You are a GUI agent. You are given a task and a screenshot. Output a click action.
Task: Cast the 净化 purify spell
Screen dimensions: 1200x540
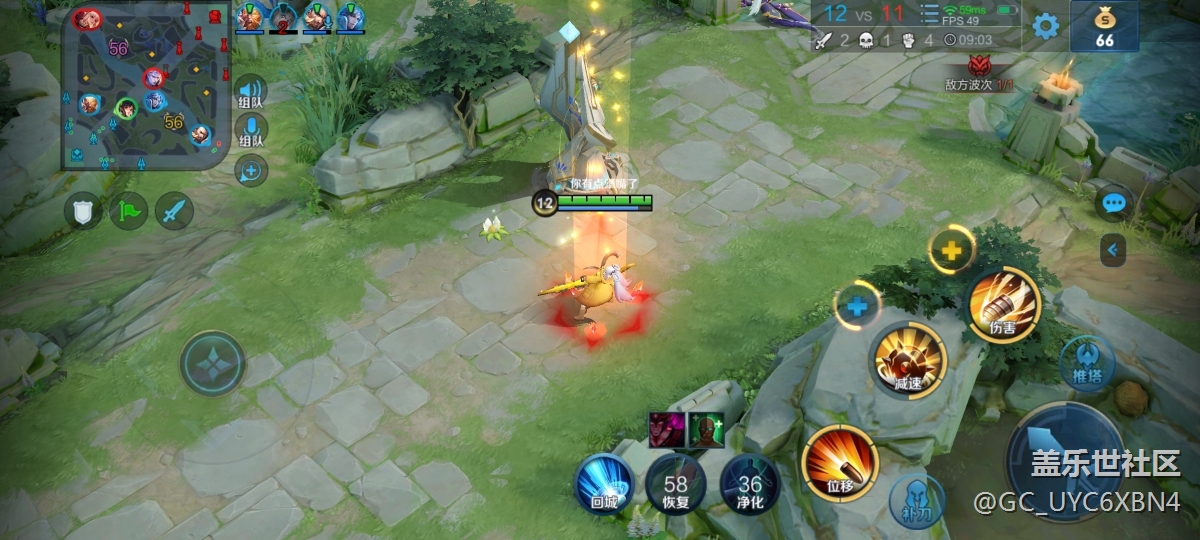750,484
